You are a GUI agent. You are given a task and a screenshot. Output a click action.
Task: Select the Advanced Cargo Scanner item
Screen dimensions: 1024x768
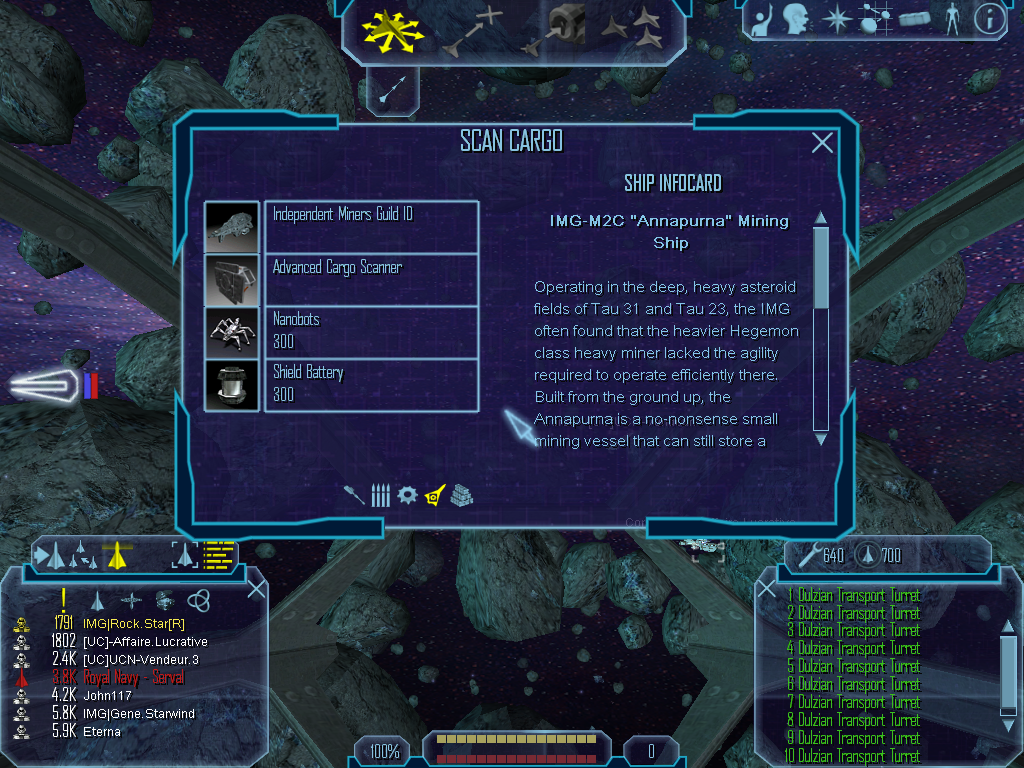click(x=371, y=279)
